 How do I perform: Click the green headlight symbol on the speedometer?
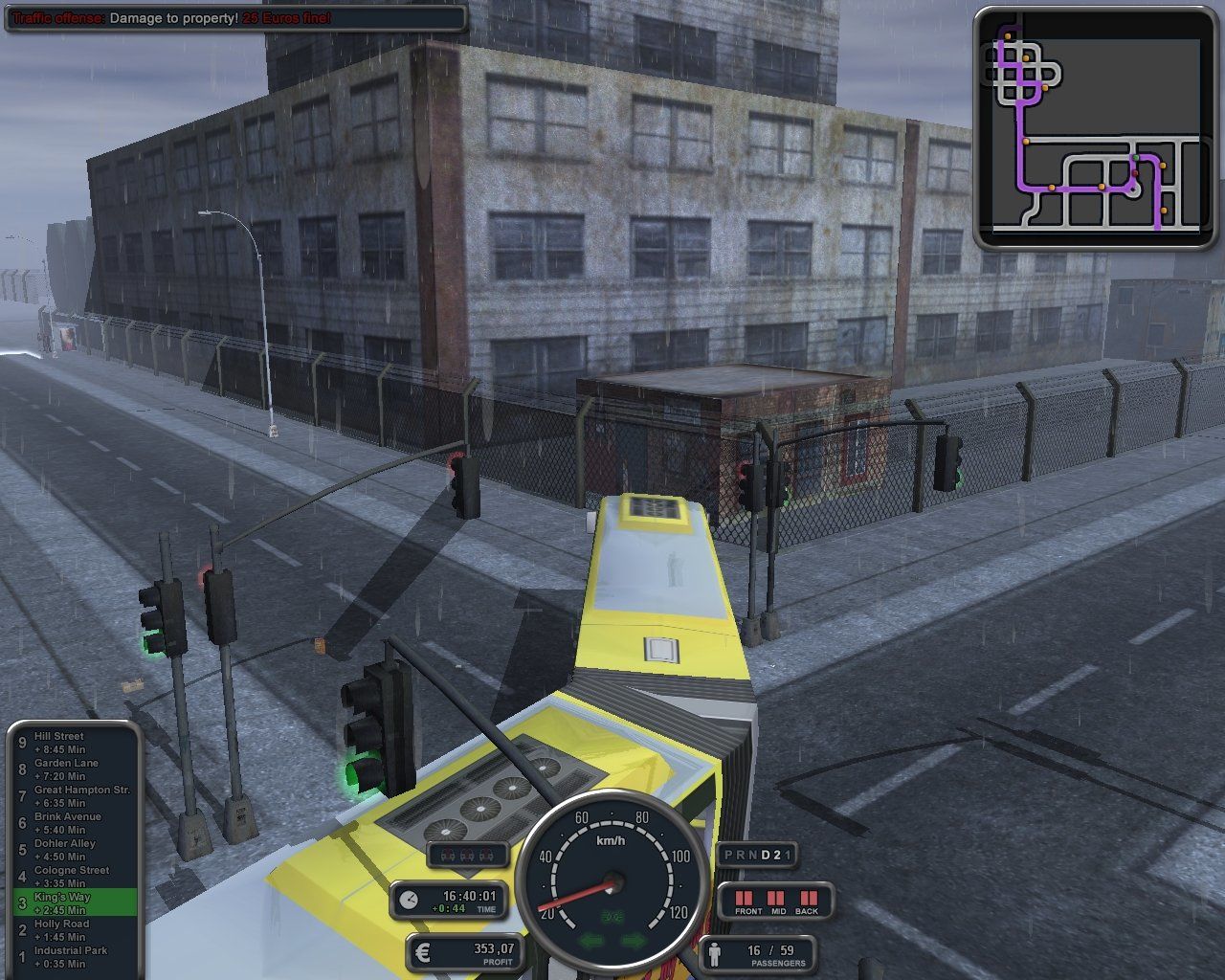tap(613, 915)
